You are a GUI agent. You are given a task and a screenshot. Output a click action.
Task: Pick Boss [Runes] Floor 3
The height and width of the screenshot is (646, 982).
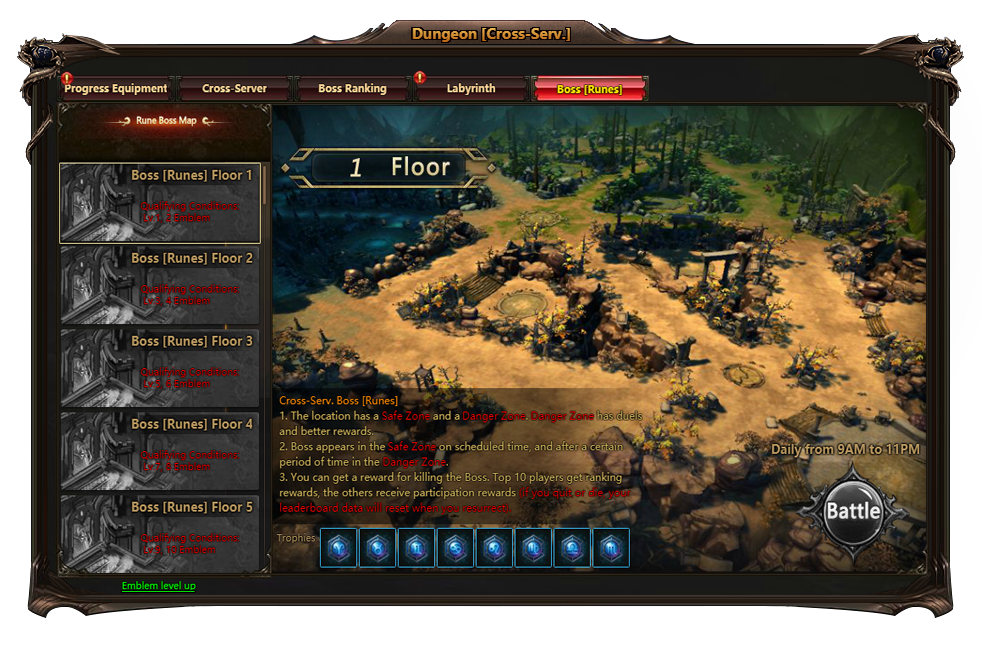pyautogui.click(x=160, y=369)
